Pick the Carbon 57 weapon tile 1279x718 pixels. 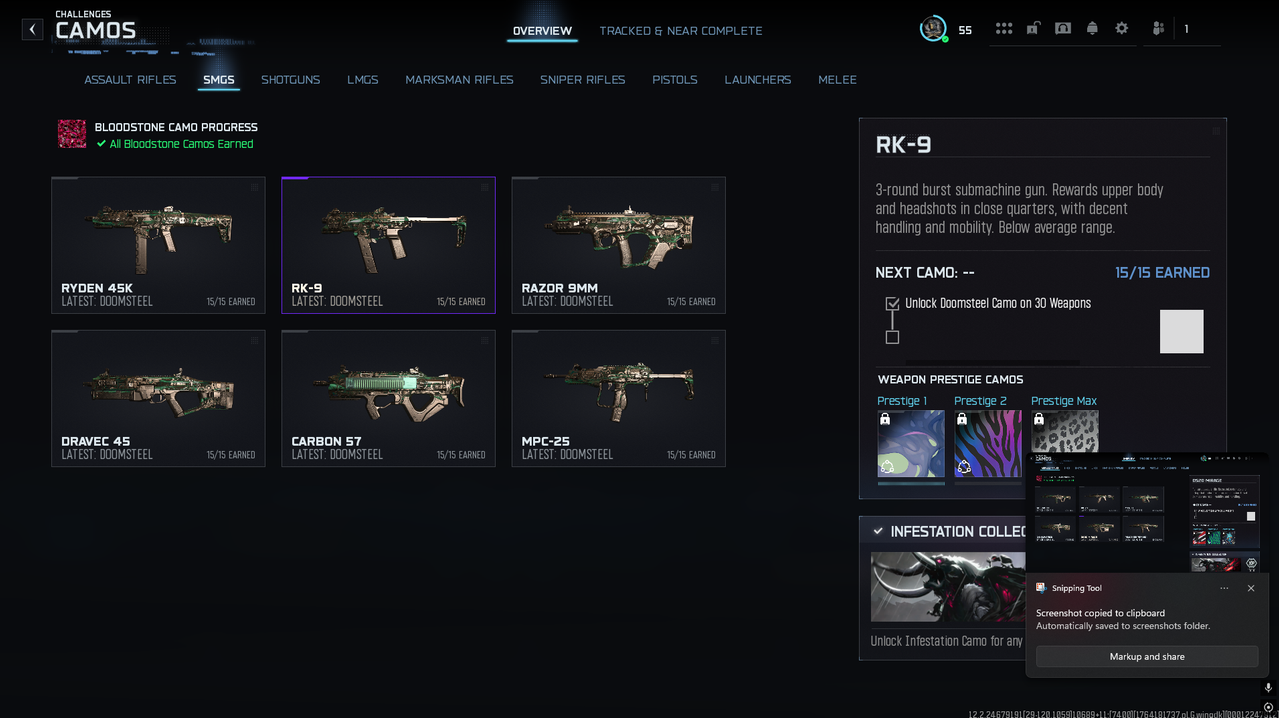pyautogui.click(x=388, y=398)
